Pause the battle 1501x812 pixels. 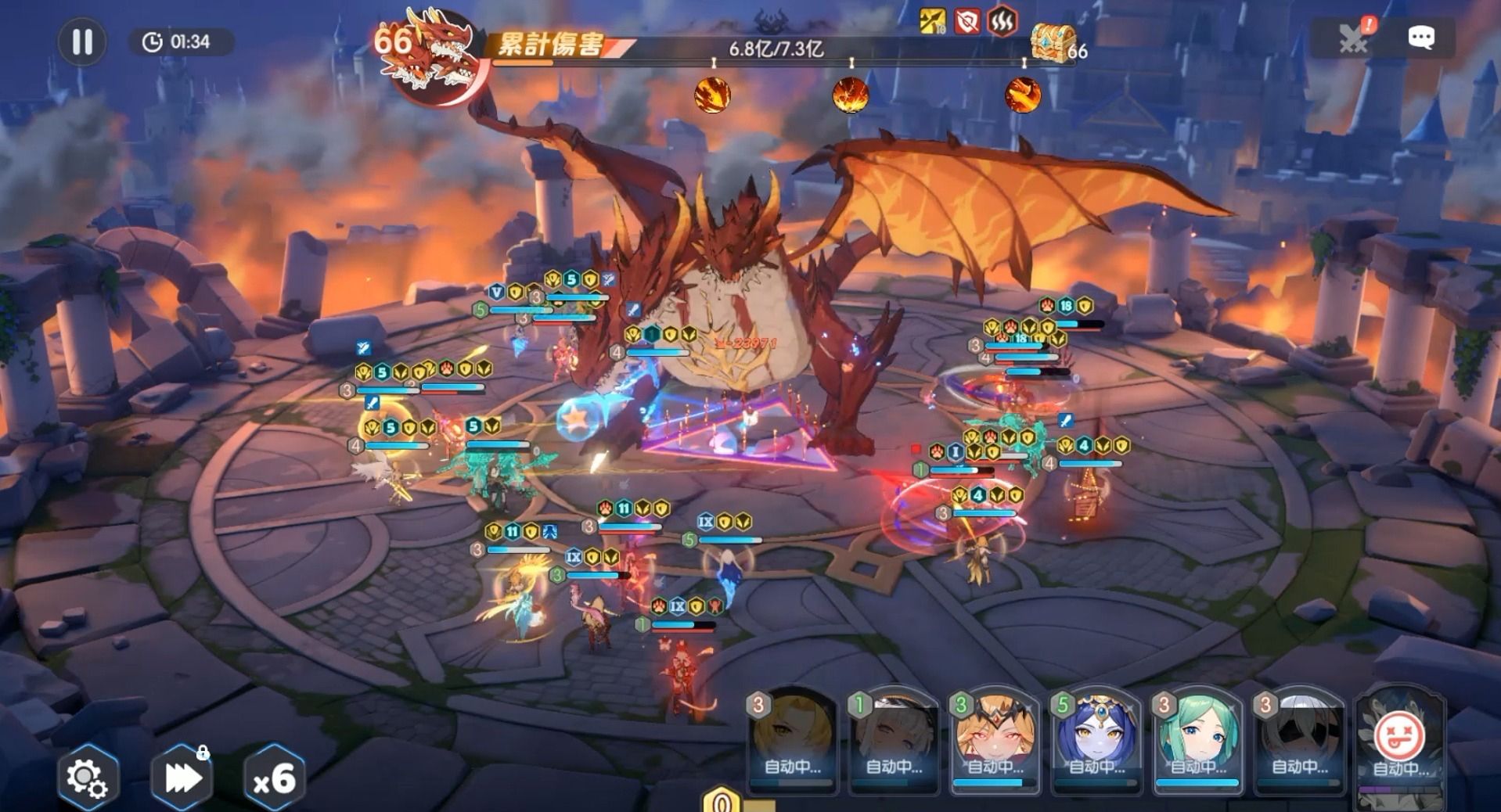[x=82, y=41]
